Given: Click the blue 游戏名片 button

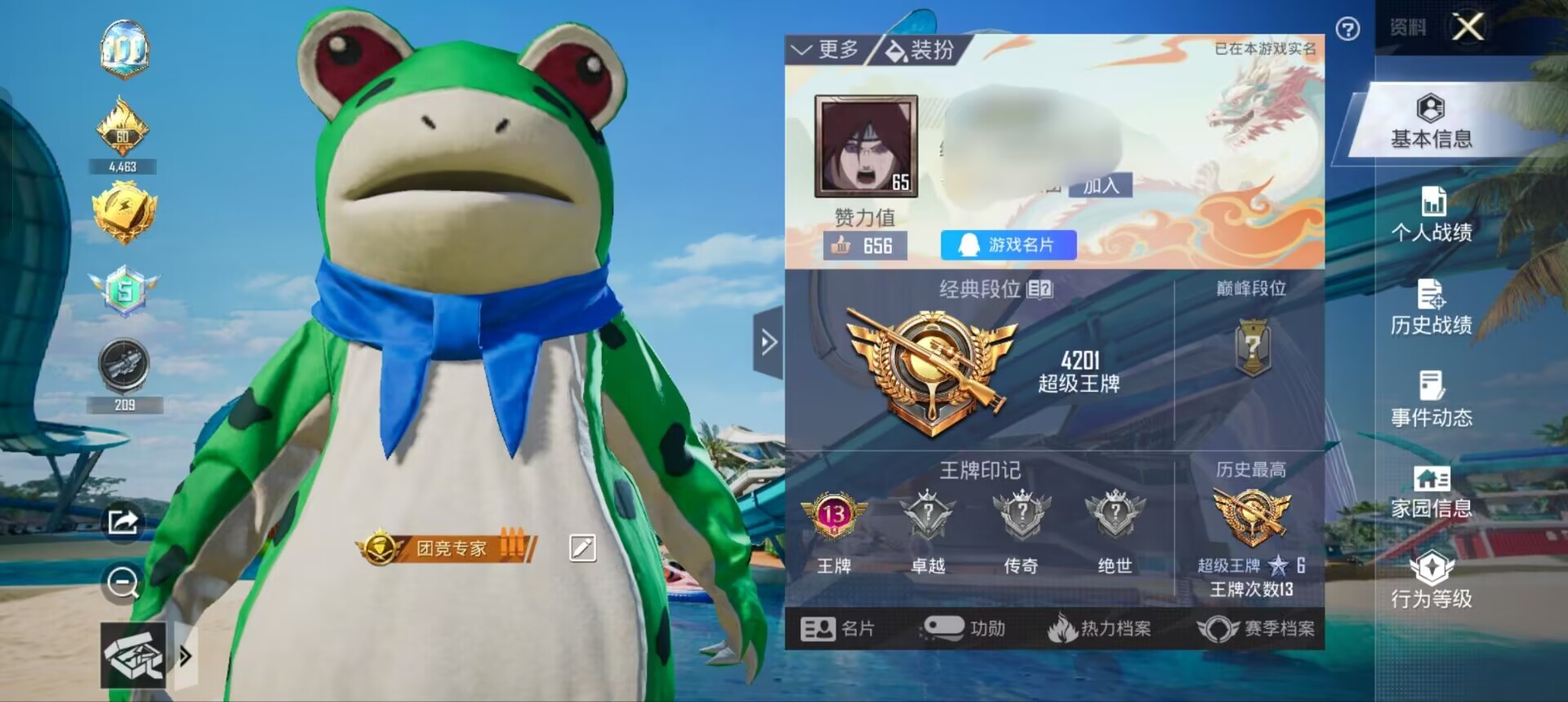Looking at the screenshot, I should point(1010,245).
